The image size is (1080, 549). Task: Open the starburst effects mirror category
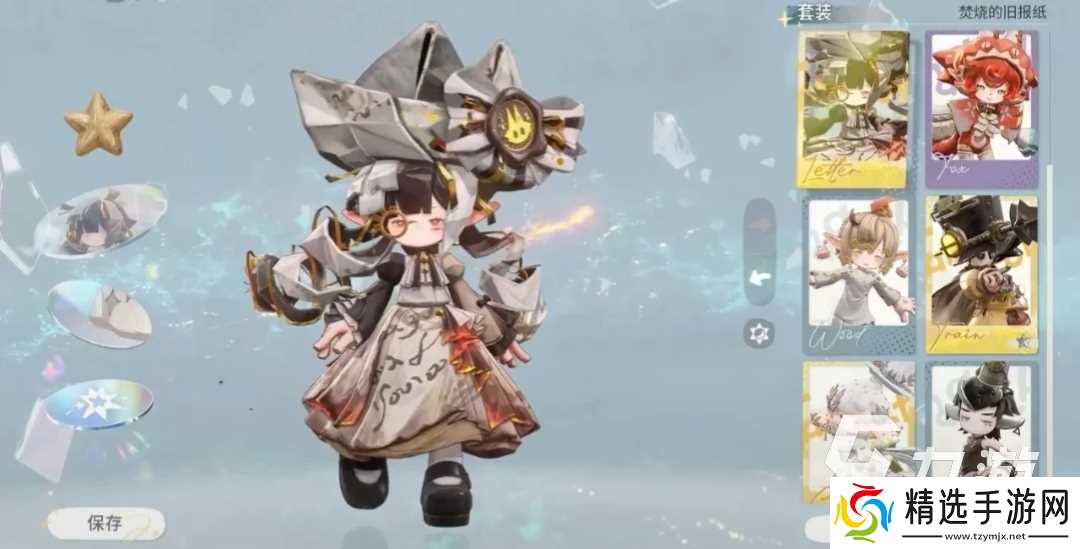pos(99,405)
